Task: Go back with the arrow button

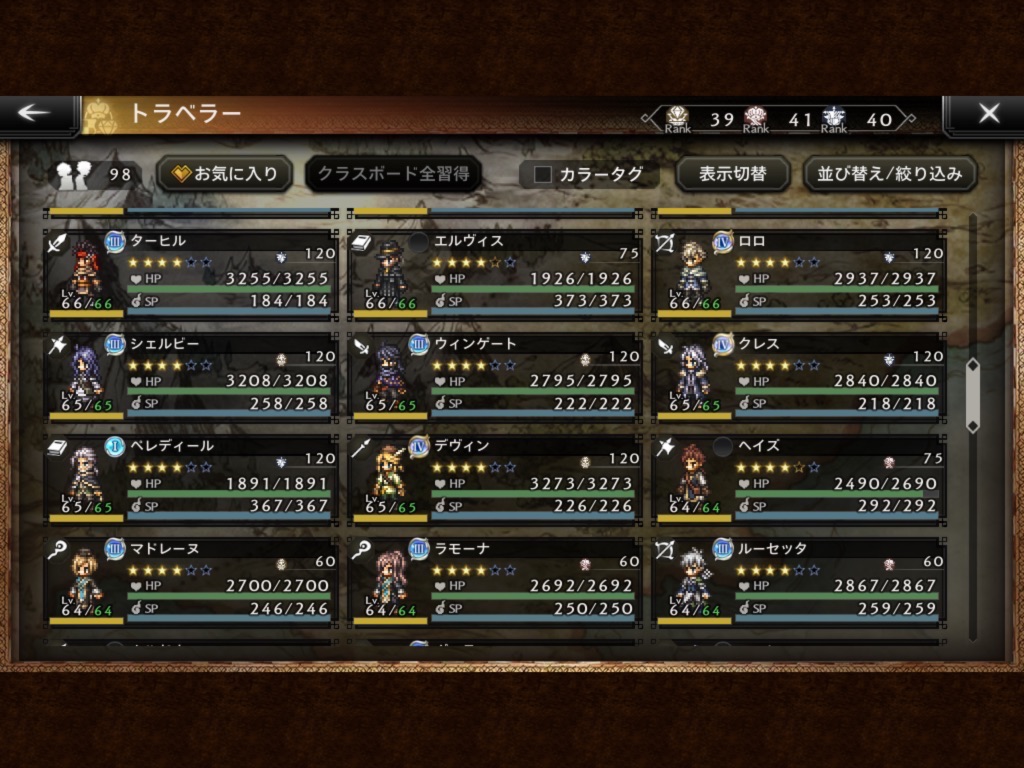Action: click(35, 114)
